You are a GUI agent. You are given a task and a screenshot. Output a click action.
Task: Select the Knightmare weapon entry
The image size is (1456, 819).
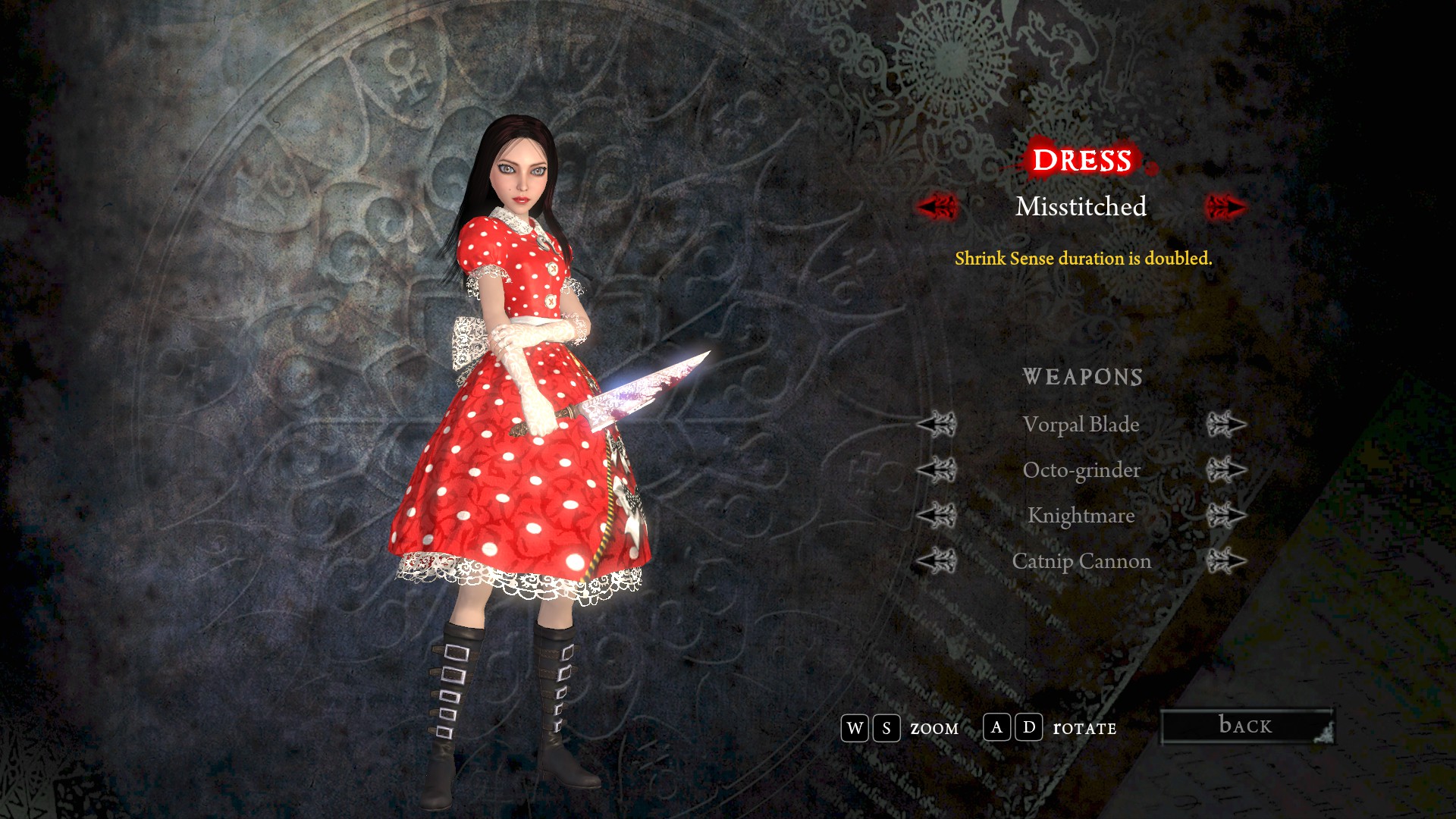coord(1081,516)
